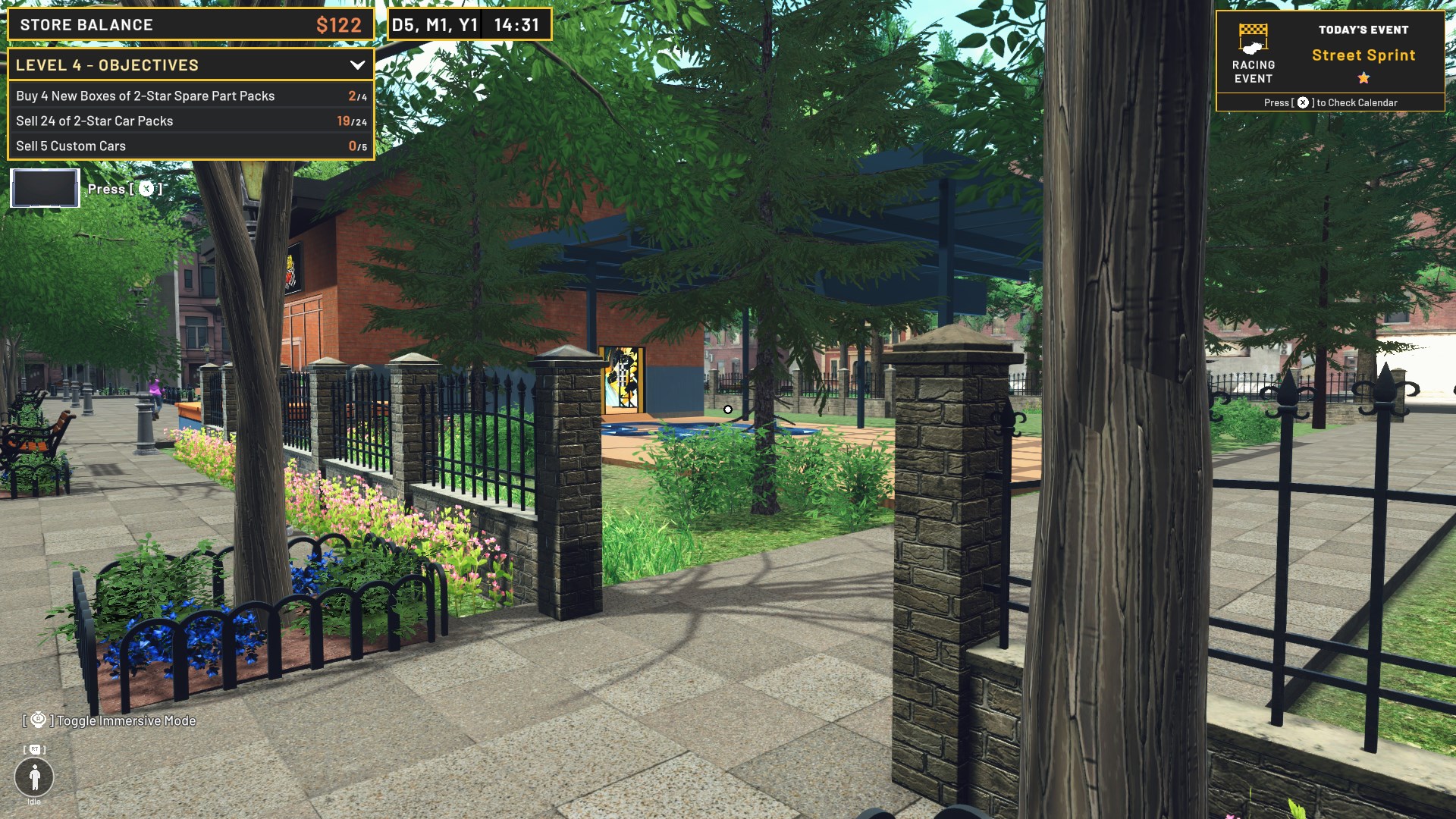Click the Today's Event header
This screenshot has height=819, width=1456.
(1363, 29)
